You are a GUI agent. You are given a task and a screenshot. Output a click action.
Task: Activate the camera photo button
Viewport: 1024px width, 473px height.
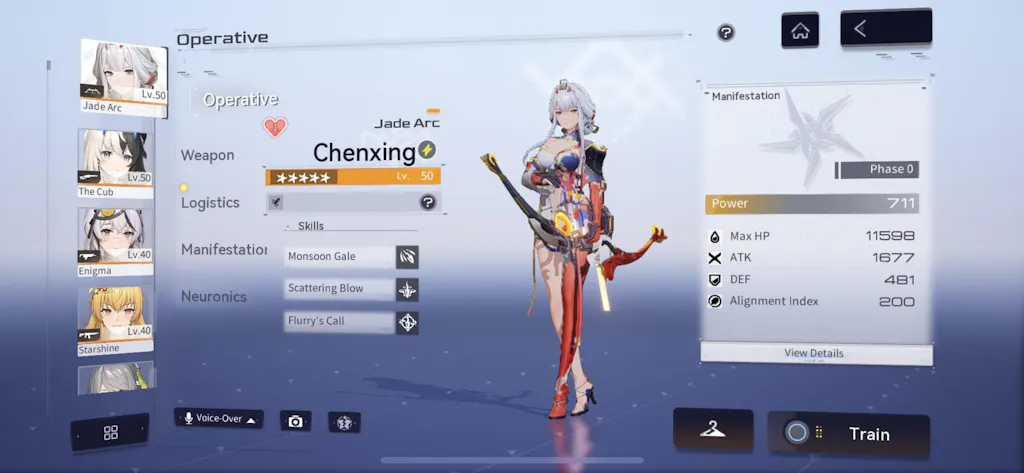pyautogui.click(x=295, y=421)
